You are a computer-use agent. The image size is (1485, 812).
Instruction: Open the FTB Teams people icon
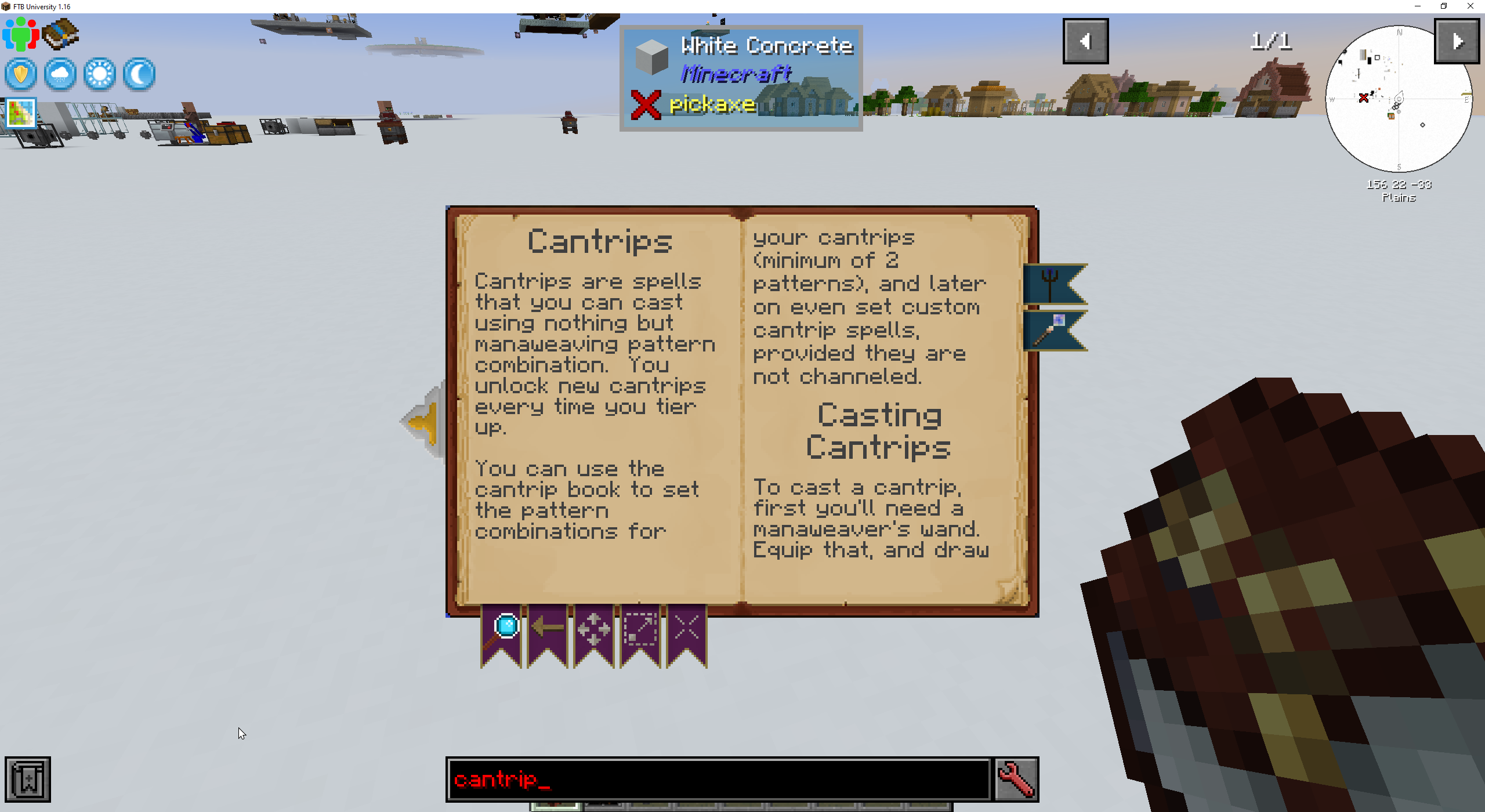point(20,35)
